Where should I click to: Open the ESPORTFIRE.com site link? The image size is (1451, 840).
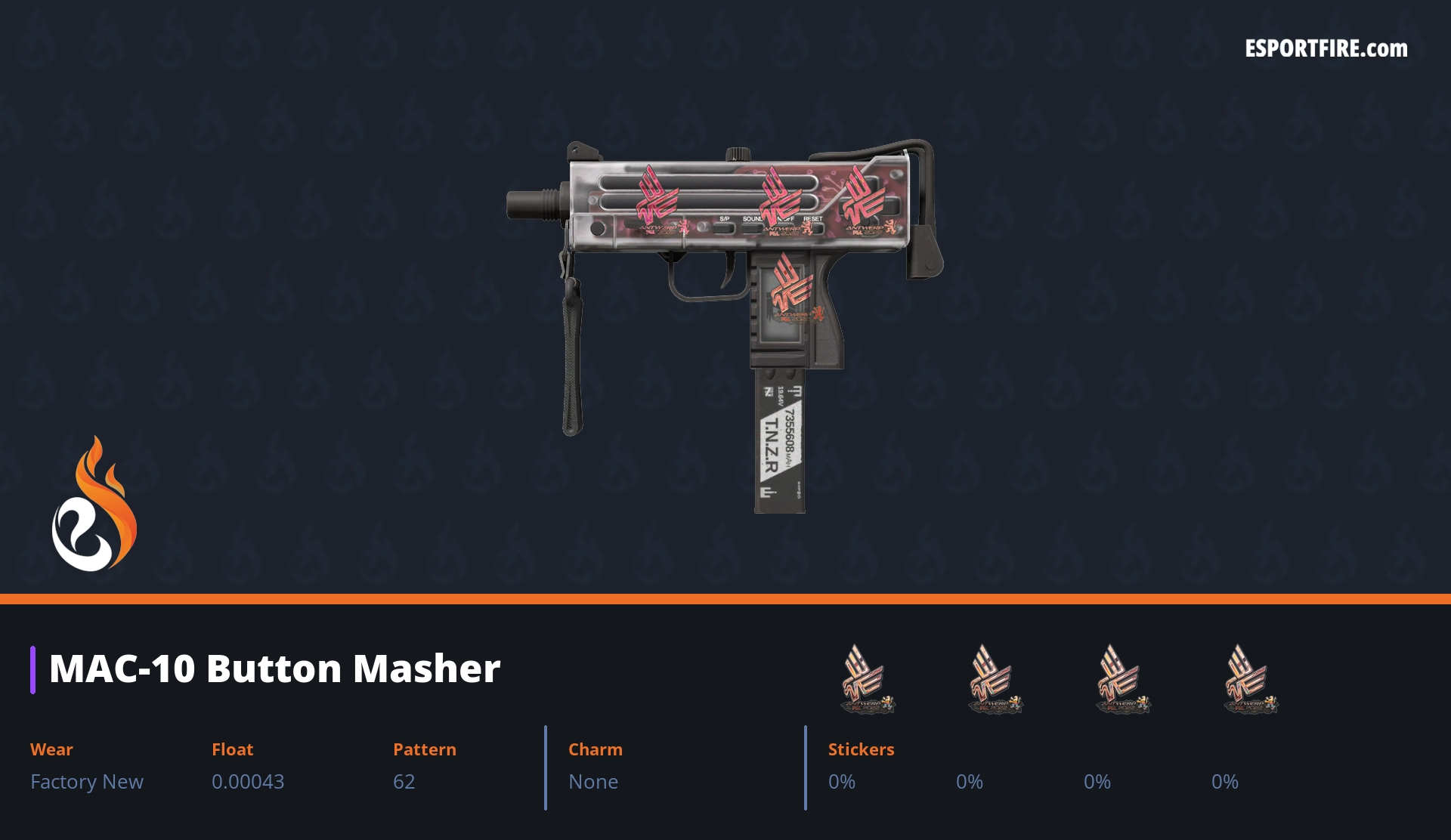[x=1326, y=49]
